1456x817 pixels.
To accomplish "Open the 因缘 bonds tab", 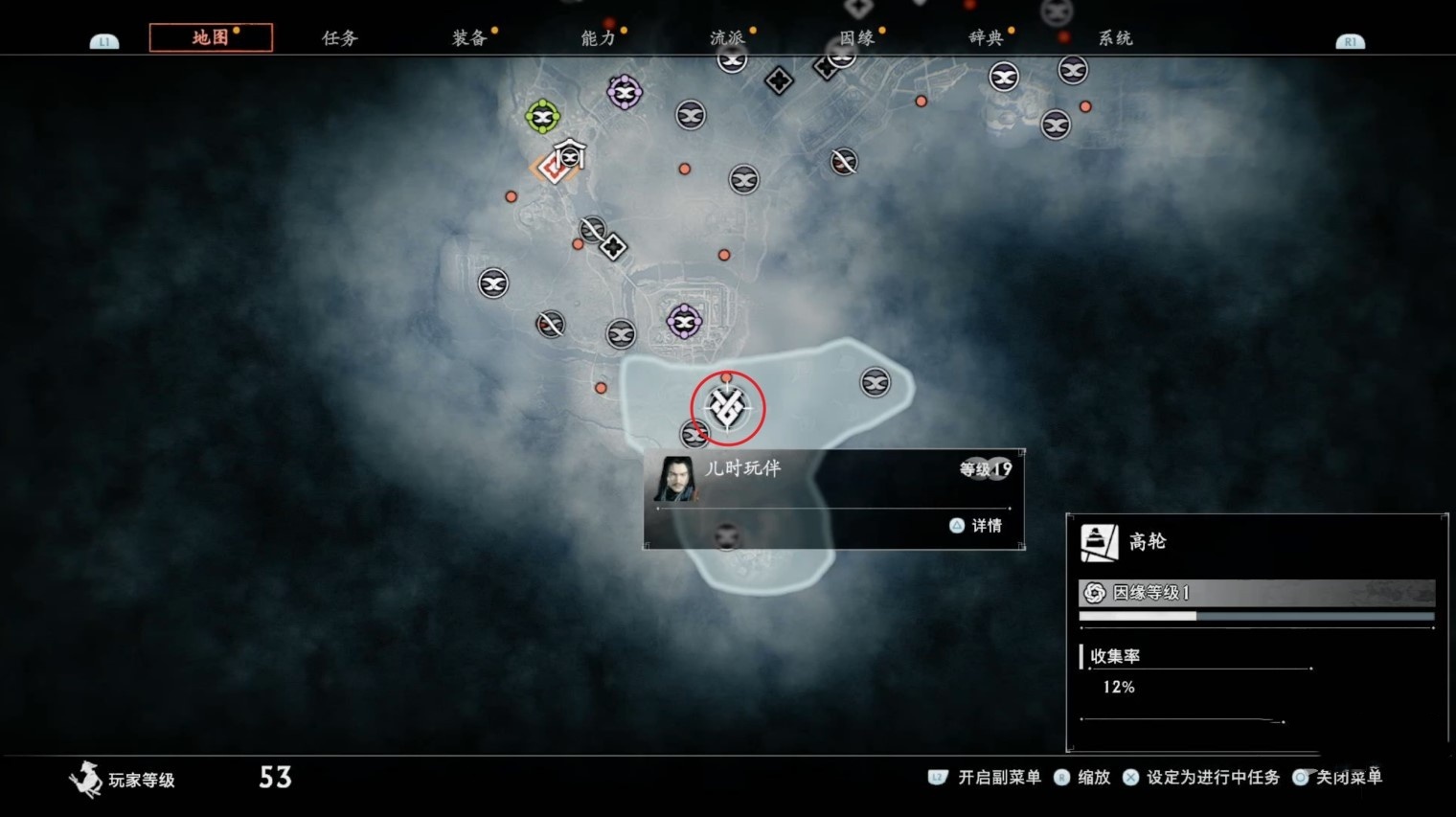I will [857, 38].
